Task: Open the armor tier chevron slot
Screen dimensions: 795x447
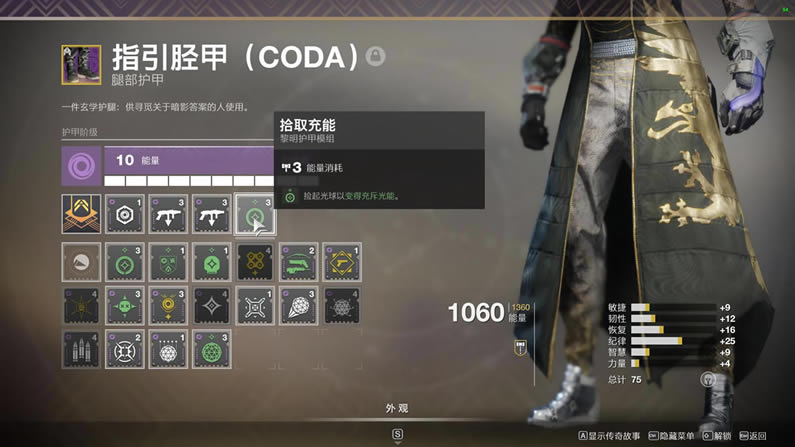Action: [x=81, y=214]
